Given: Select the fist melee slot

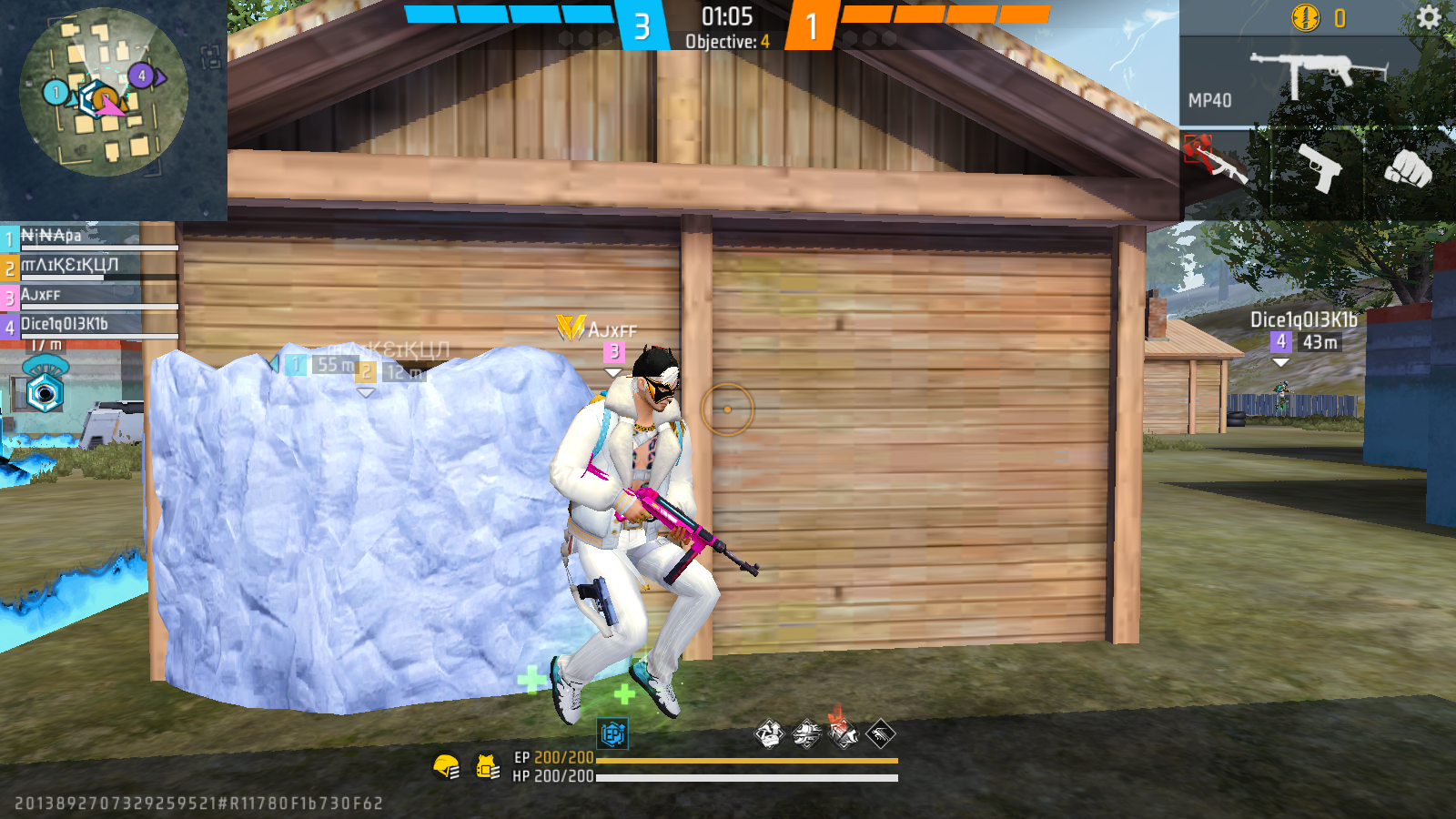Looking at the screenshot, I should [x=1407, y=168].
